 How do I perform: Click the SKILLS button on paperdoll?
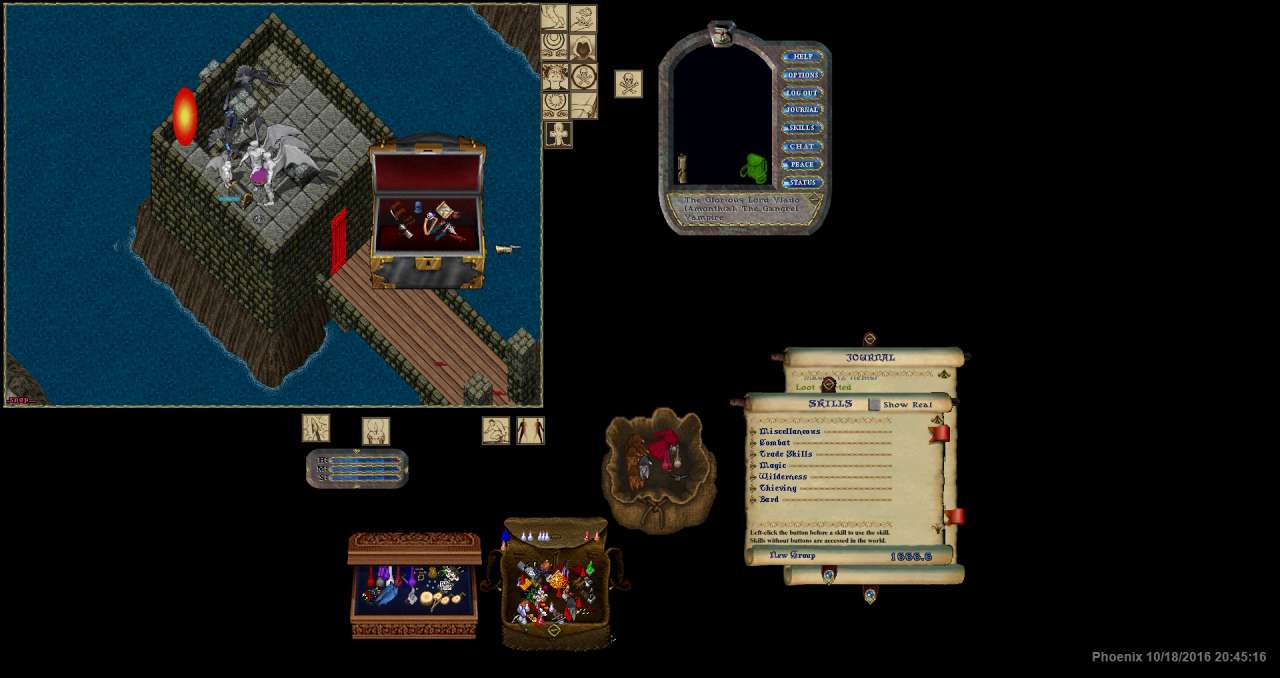[x=802, y=128]
